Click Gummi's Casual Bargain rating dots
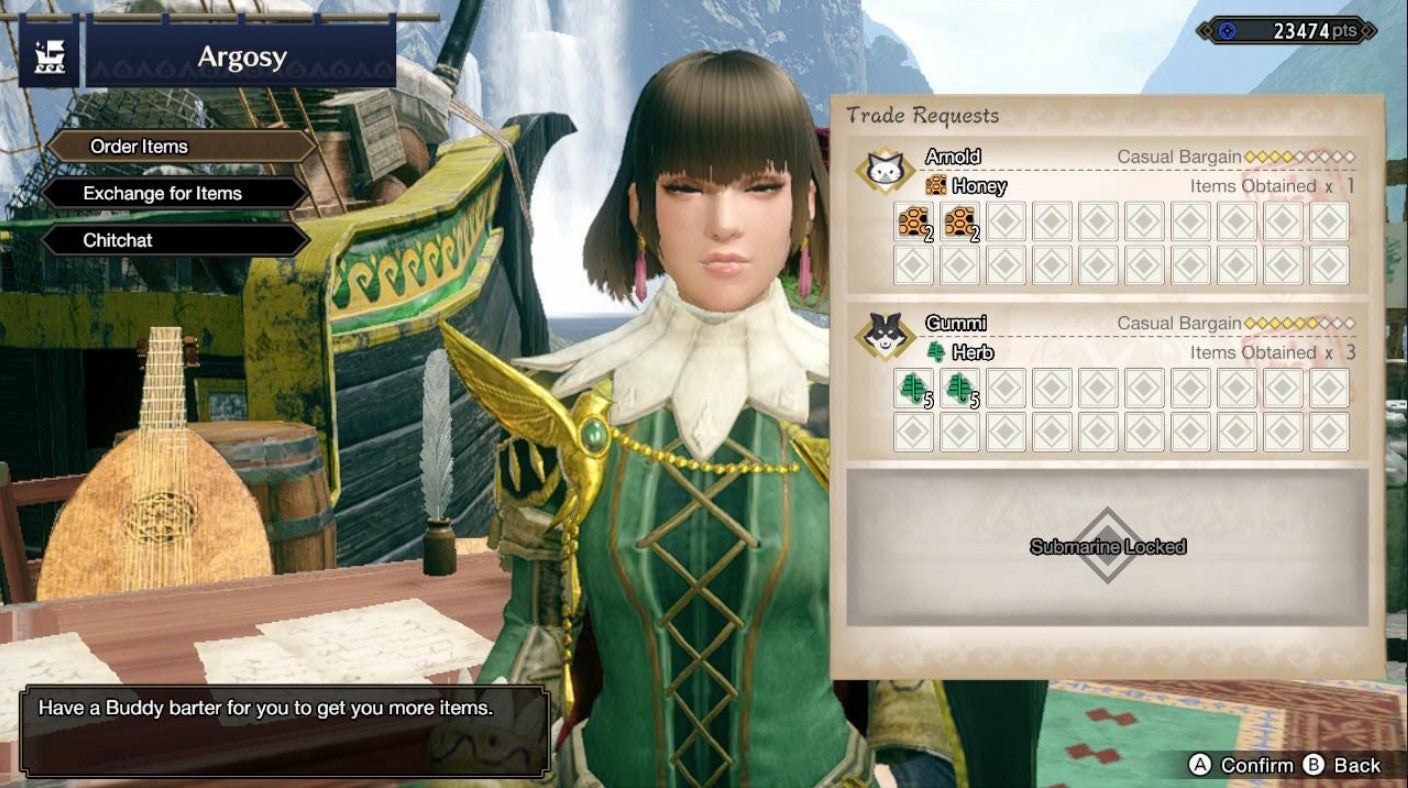The height and width of the screenshot is (788, 1408). click(1300, 321)
